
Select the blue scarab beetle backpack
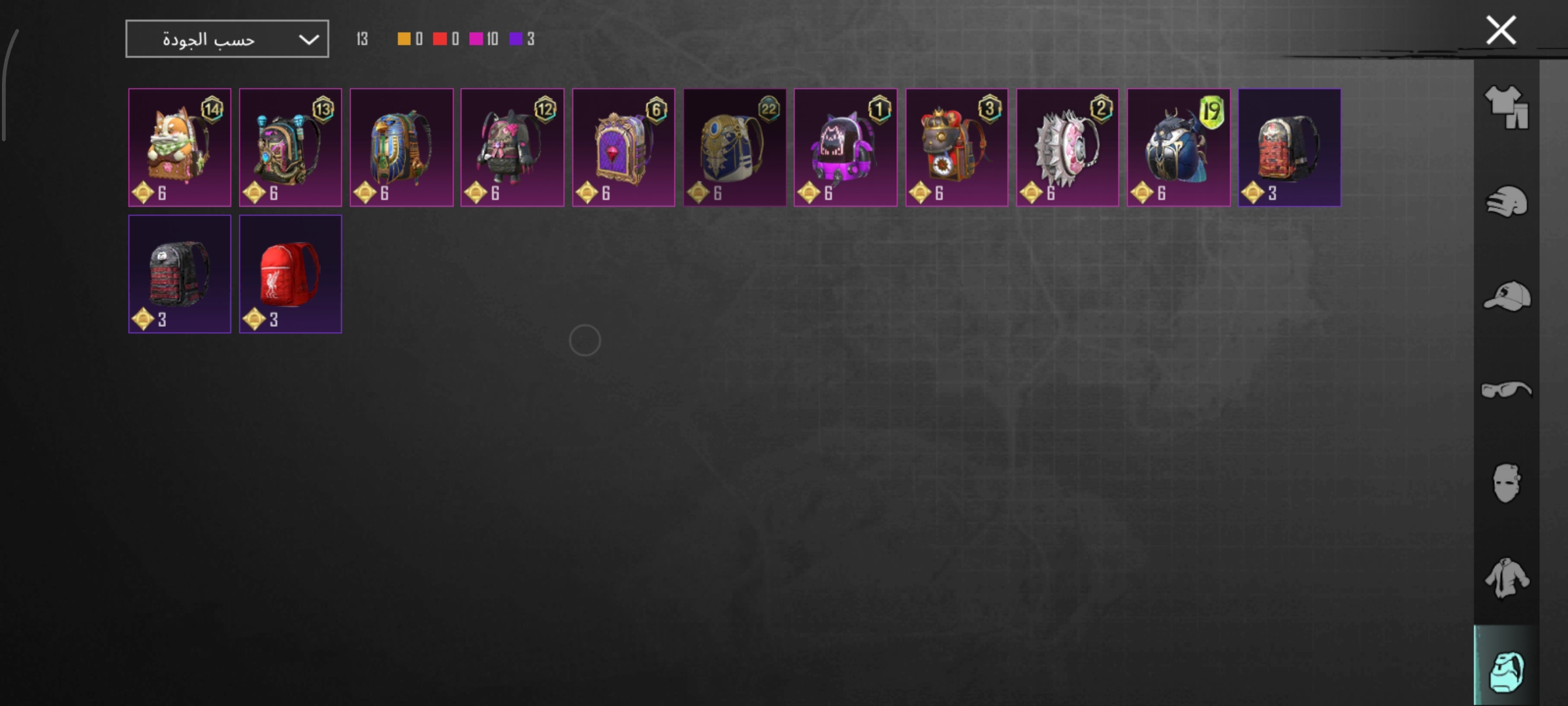[x=1179, y=148]
